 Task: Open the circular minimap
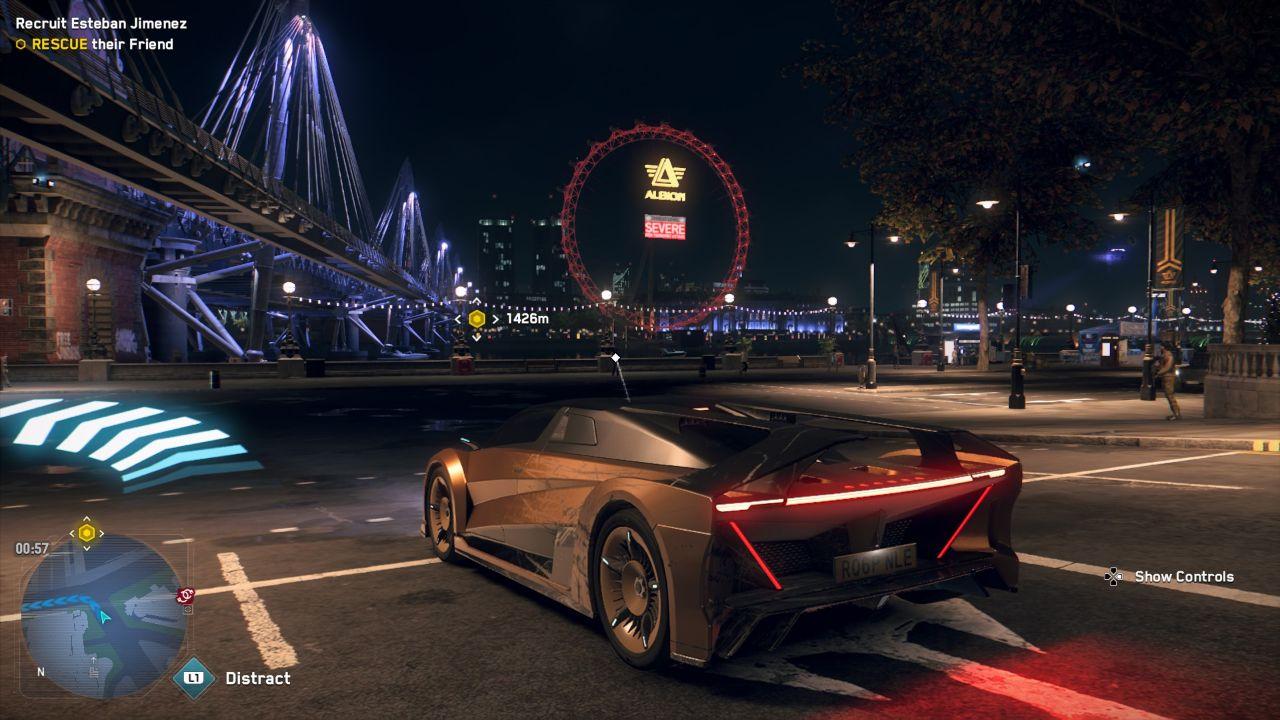coord(103,615)
